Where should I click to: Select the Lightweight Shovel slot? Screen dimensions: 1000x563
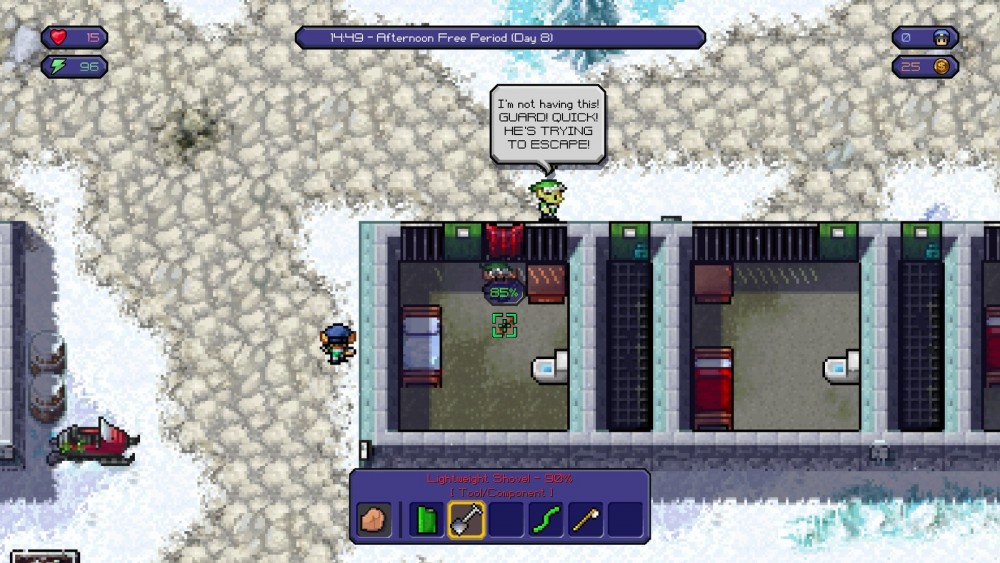[x=466, y=519]
